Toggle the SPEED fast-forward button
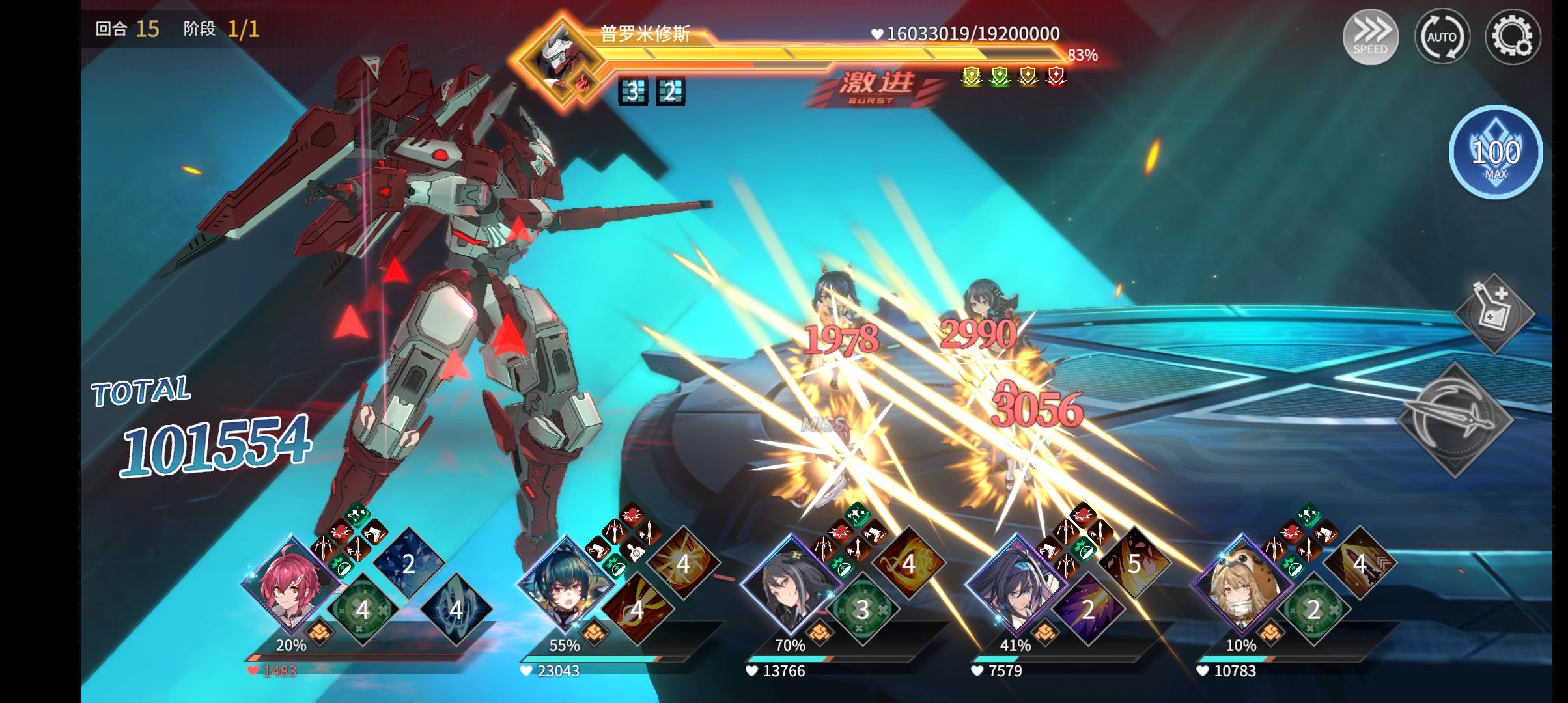1568x703 pixels. click(1370, 36)
